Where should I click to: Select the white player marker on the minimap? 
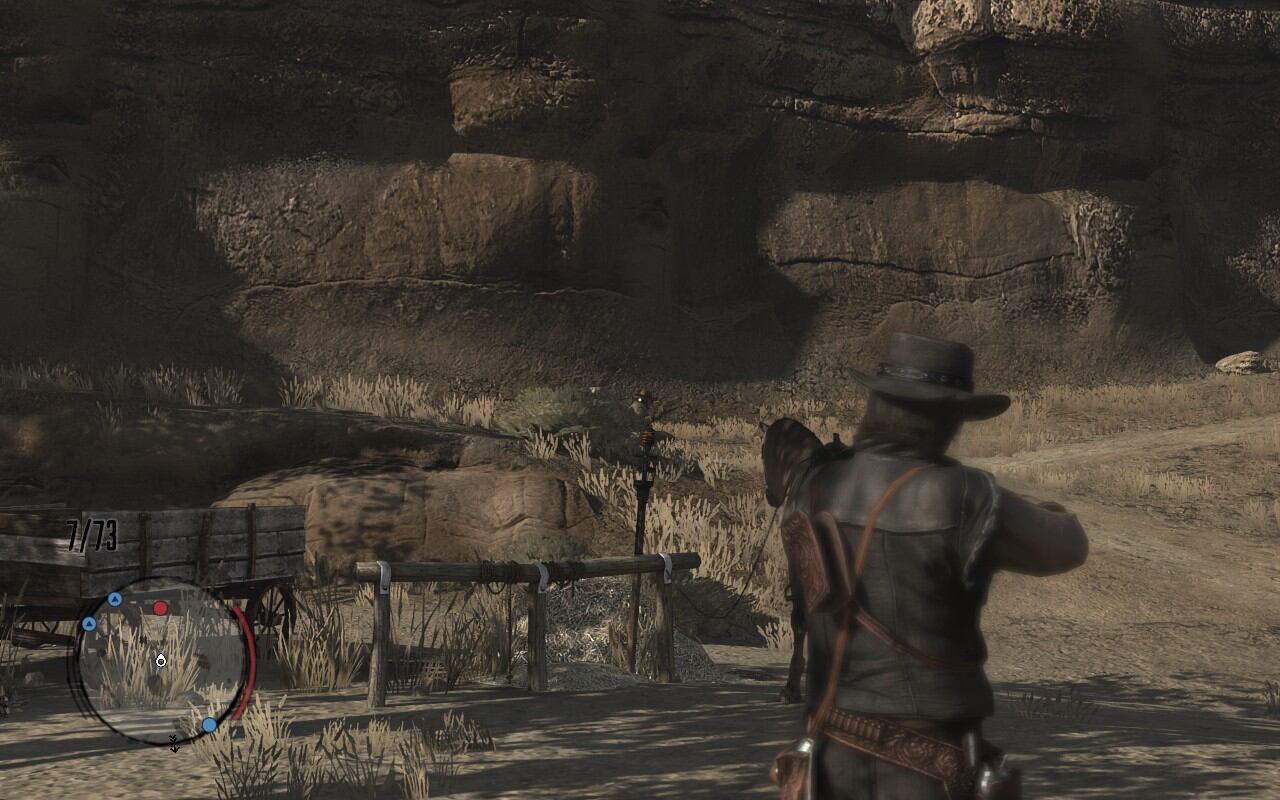(161, 659)
